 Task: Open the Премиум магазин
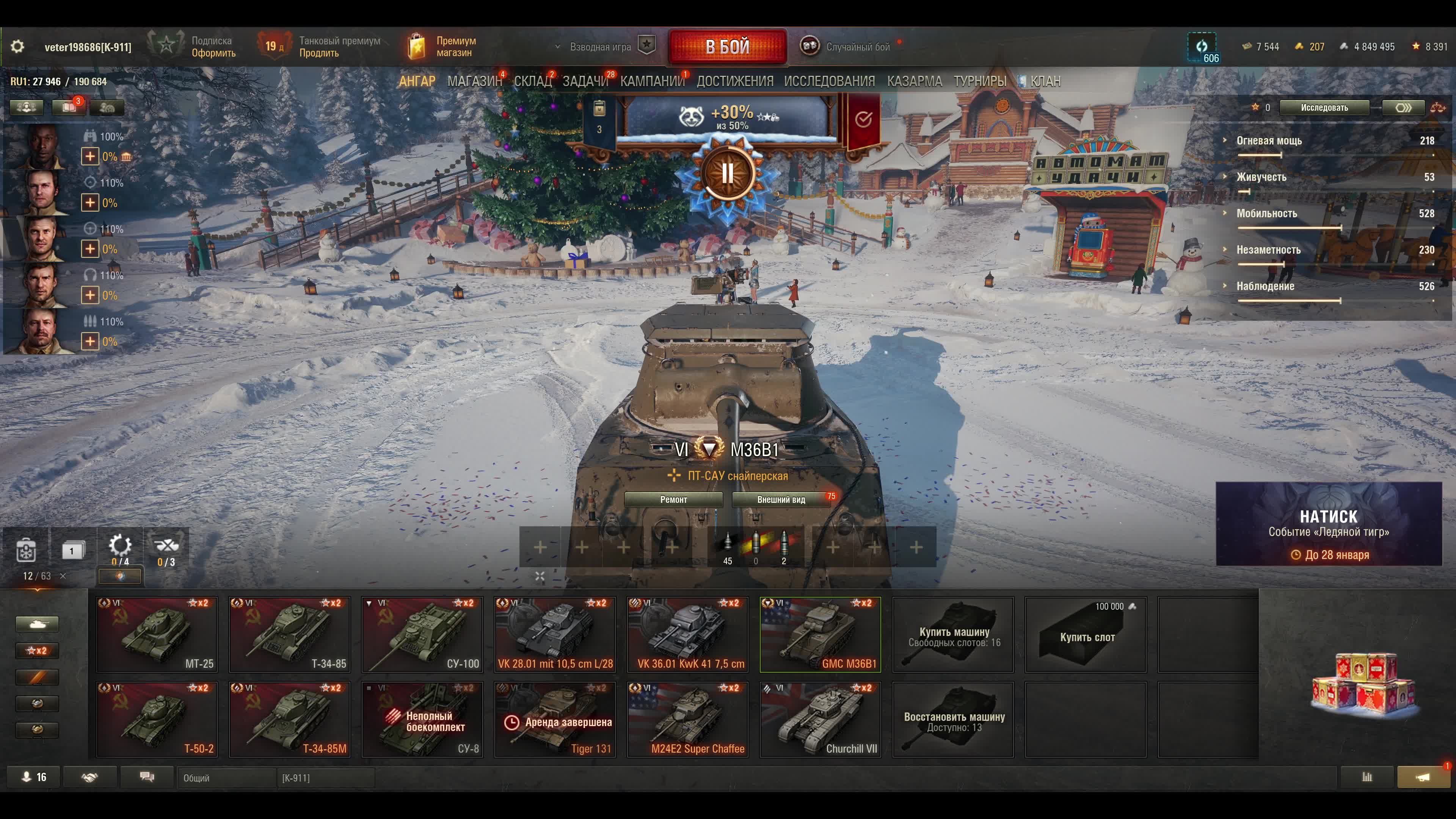click(x=444, y=46)
